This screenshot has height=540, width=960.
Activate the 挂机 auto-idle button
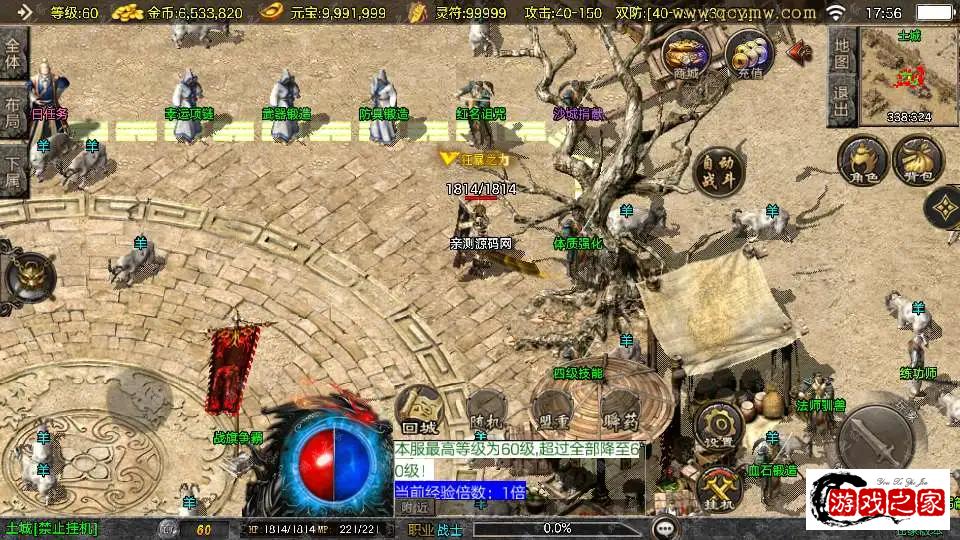point(717,489)
